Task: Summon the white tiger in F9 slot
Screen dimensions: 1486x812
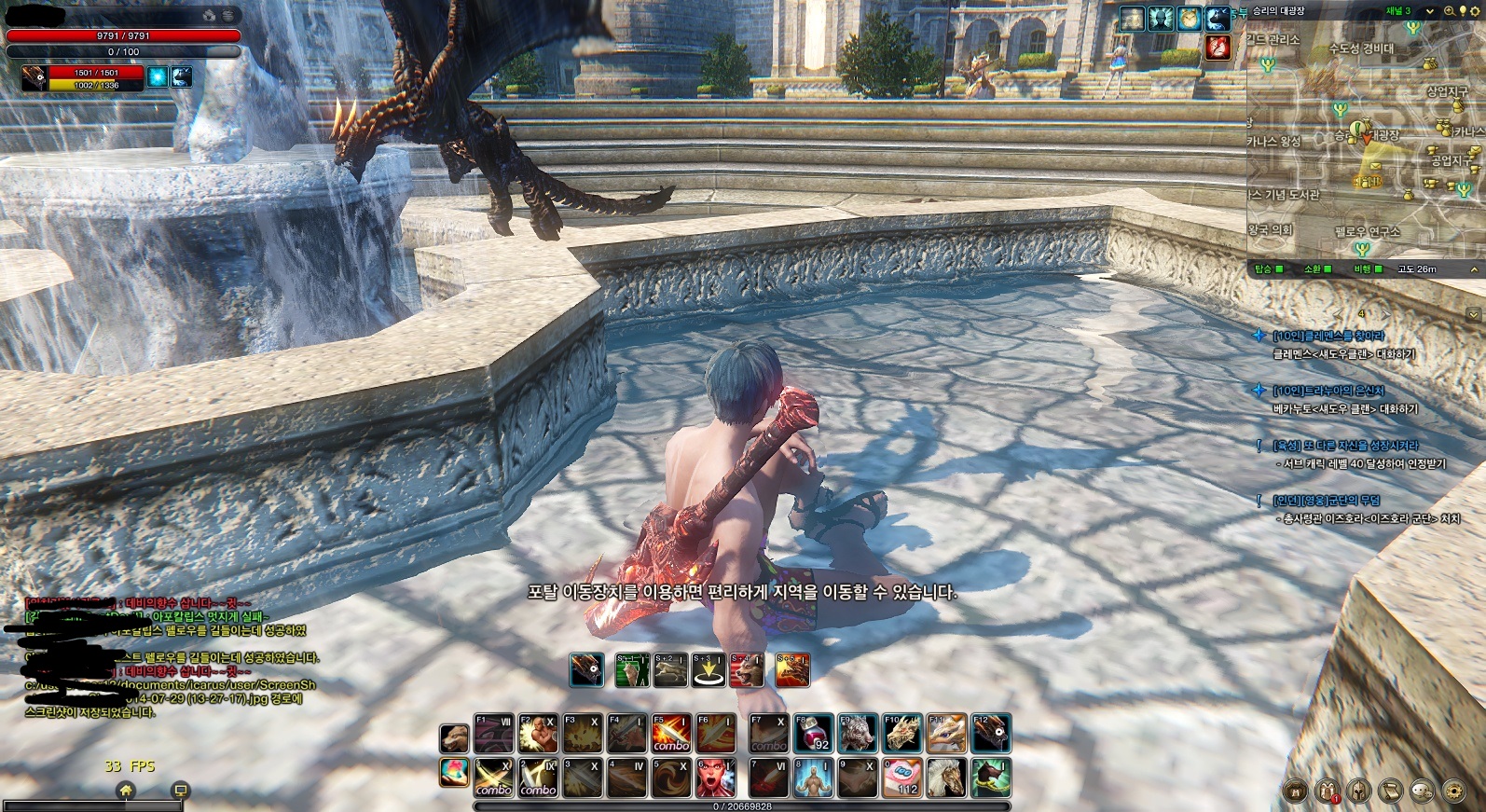Action: (x=857, y=734)
